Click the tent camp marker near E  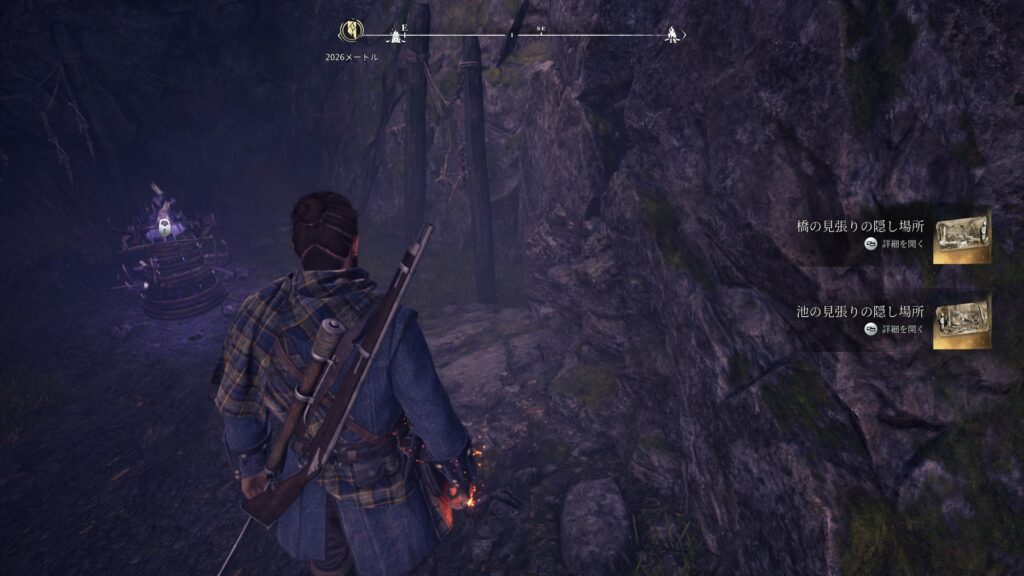click(x=396, y=37)
